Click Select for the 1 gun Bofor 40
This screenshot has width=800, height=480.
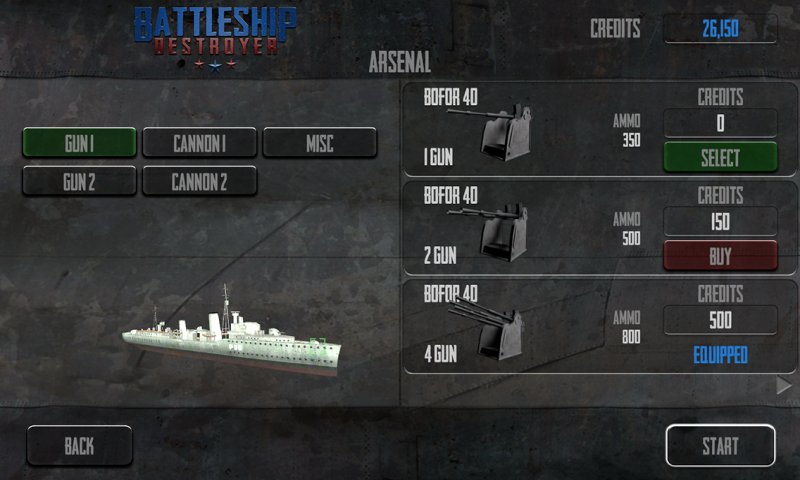click(720, 157)
